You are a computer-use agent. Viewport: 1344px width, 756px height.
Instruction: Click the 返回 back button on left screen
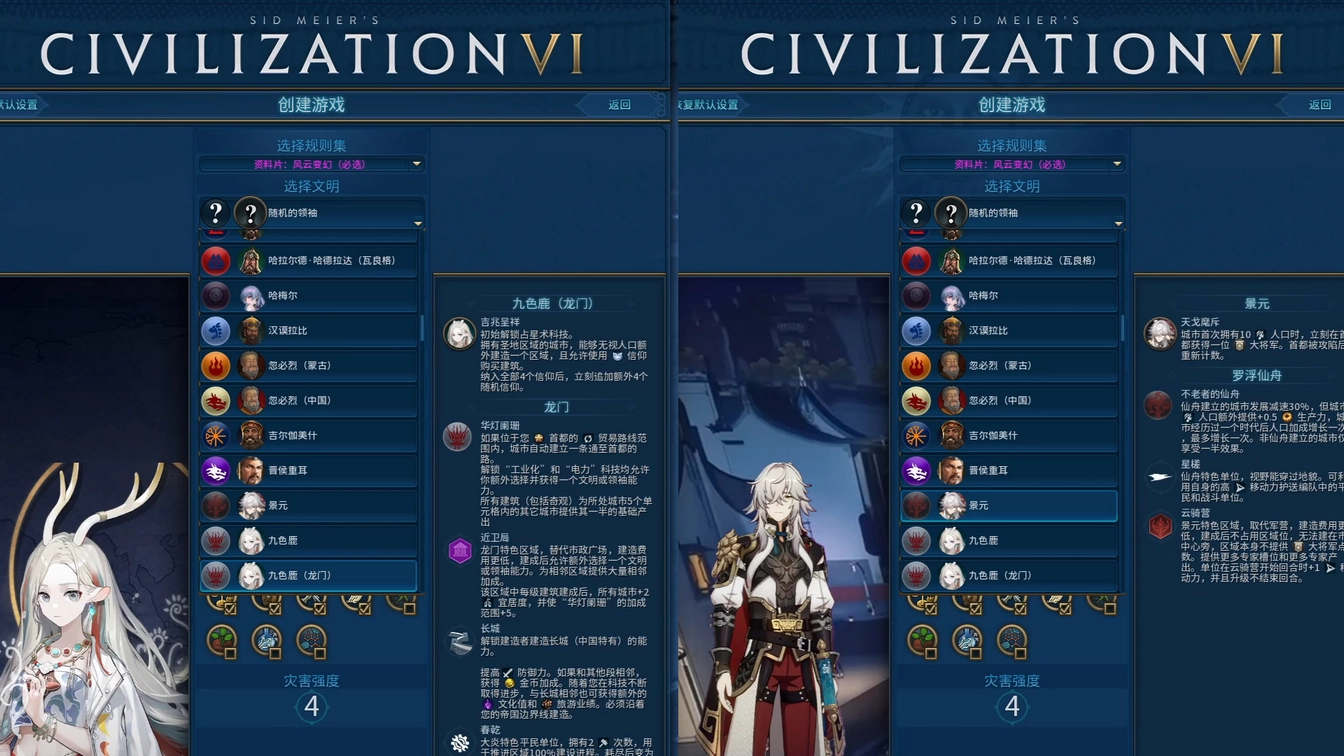620,105
